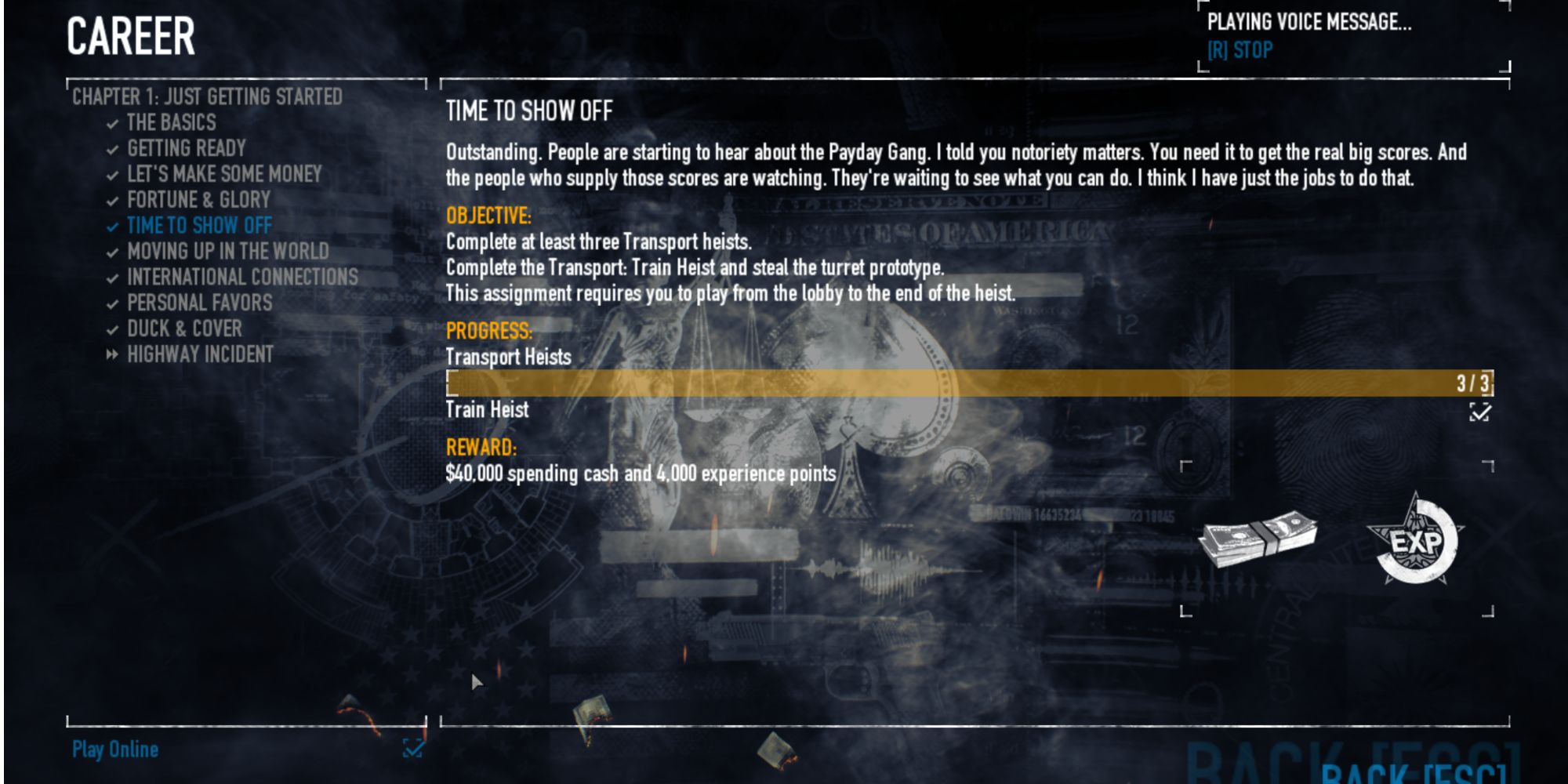The width and height of the screenshot is (1568, 784).
Task: Expand the Chapter 1: Just Getting Started heading
Action: (208, 97)
